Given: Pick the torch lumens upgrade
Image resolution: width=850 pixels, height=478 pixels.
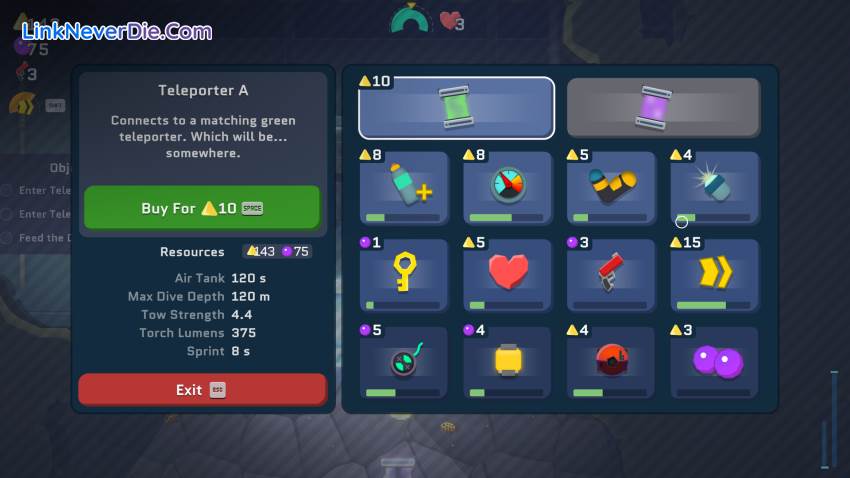Looking at the screenshot, I should point(714,187).
